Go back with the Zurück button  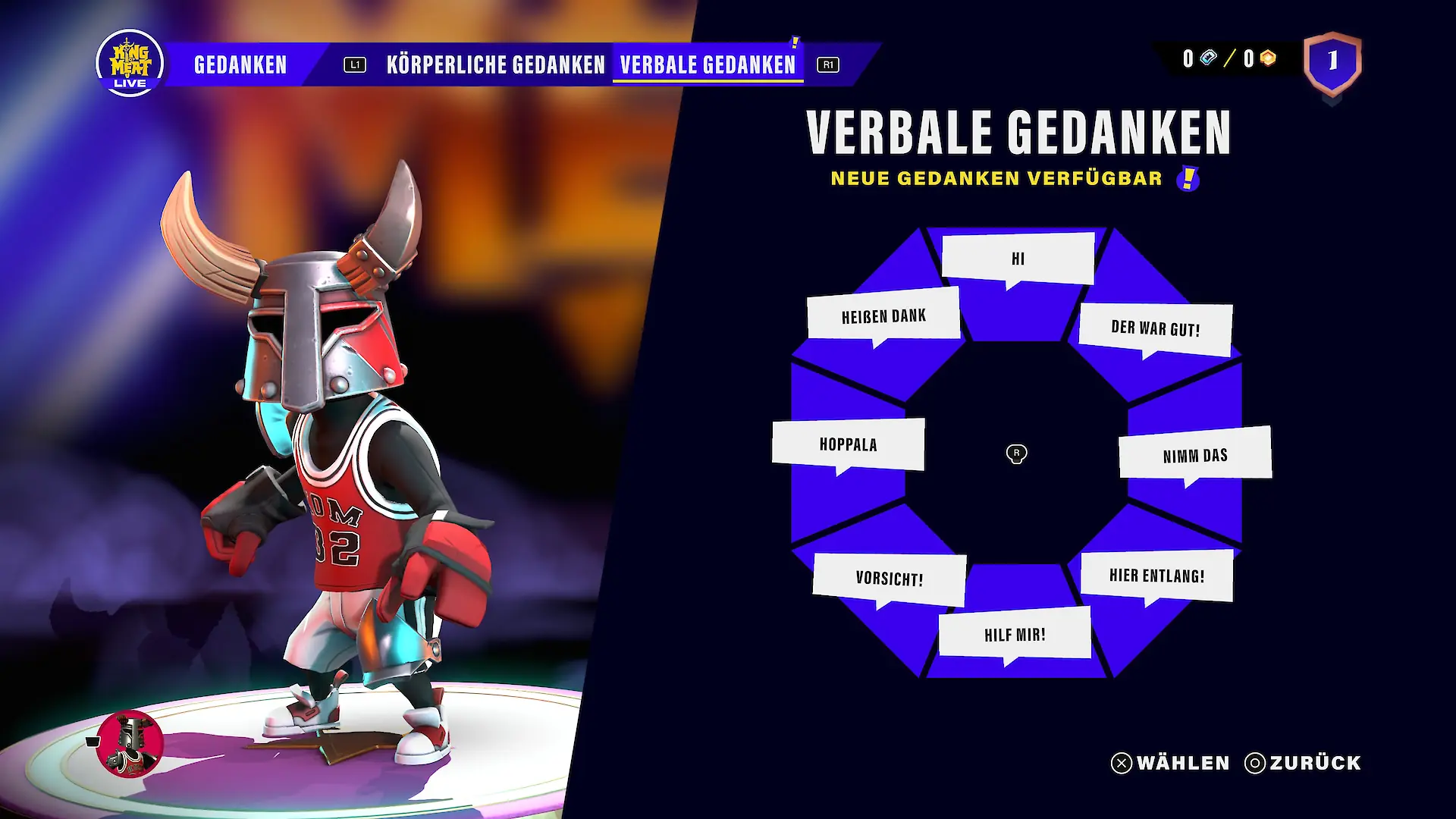click(x=1304, y=763)
